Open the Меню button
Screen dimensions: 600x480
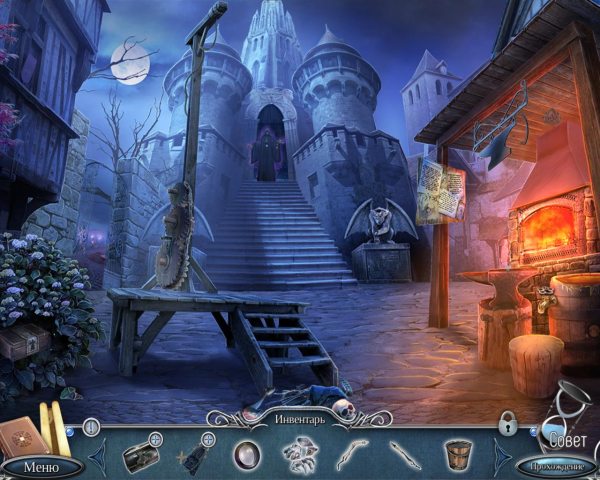41,466
